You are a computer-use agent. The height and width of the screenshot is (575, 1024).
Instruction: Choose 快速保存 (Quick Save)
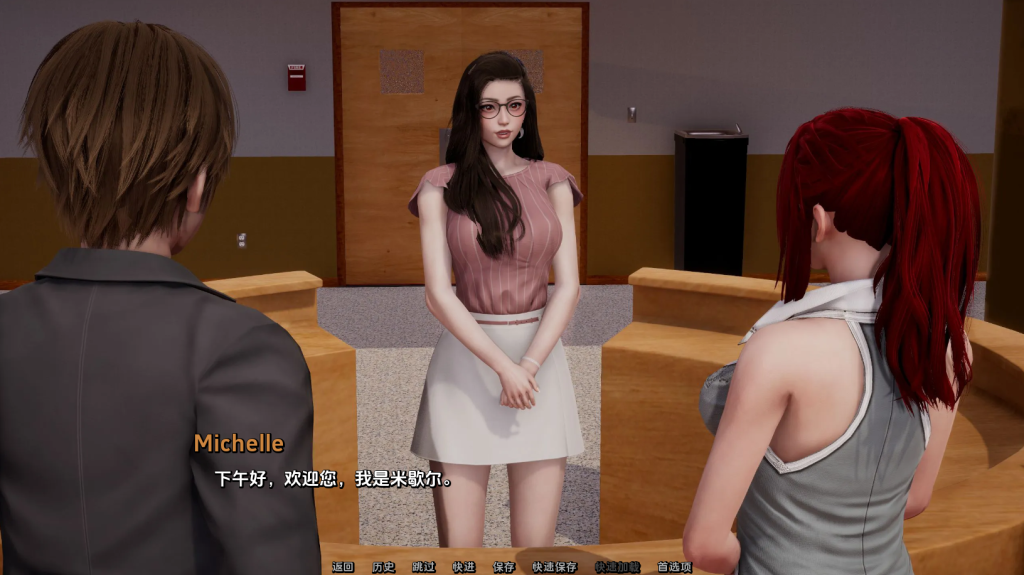(x=554, y=567)
